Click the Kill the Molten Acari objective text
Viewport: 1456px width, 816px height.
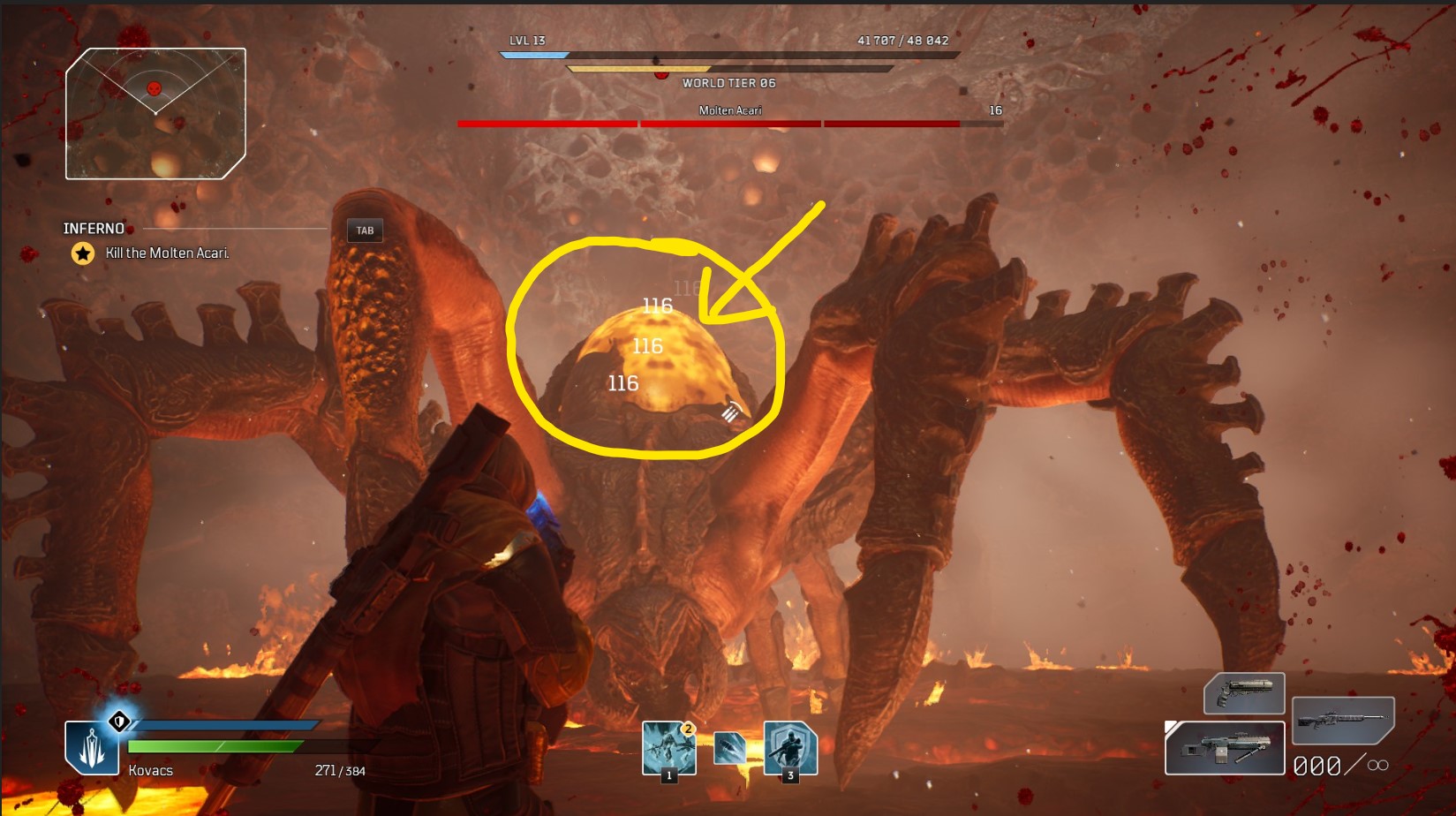166,253
